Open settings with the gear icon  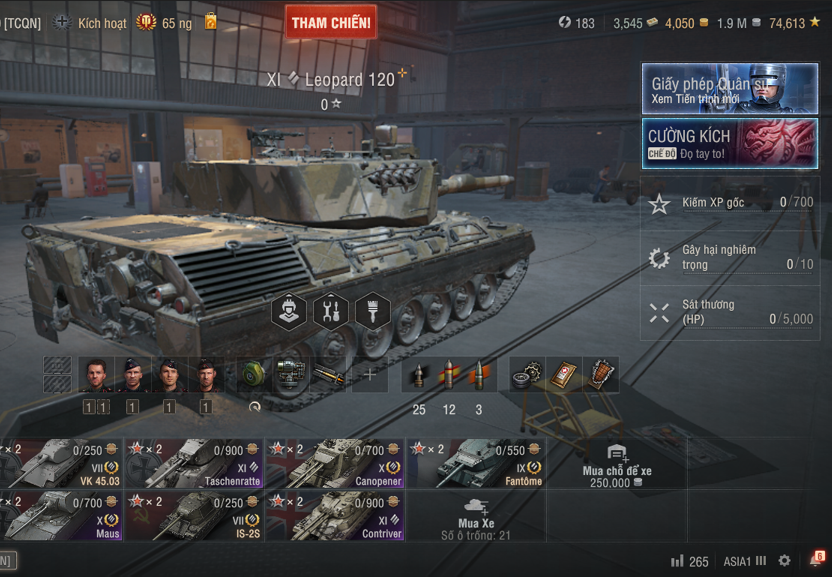coord(784,561)
